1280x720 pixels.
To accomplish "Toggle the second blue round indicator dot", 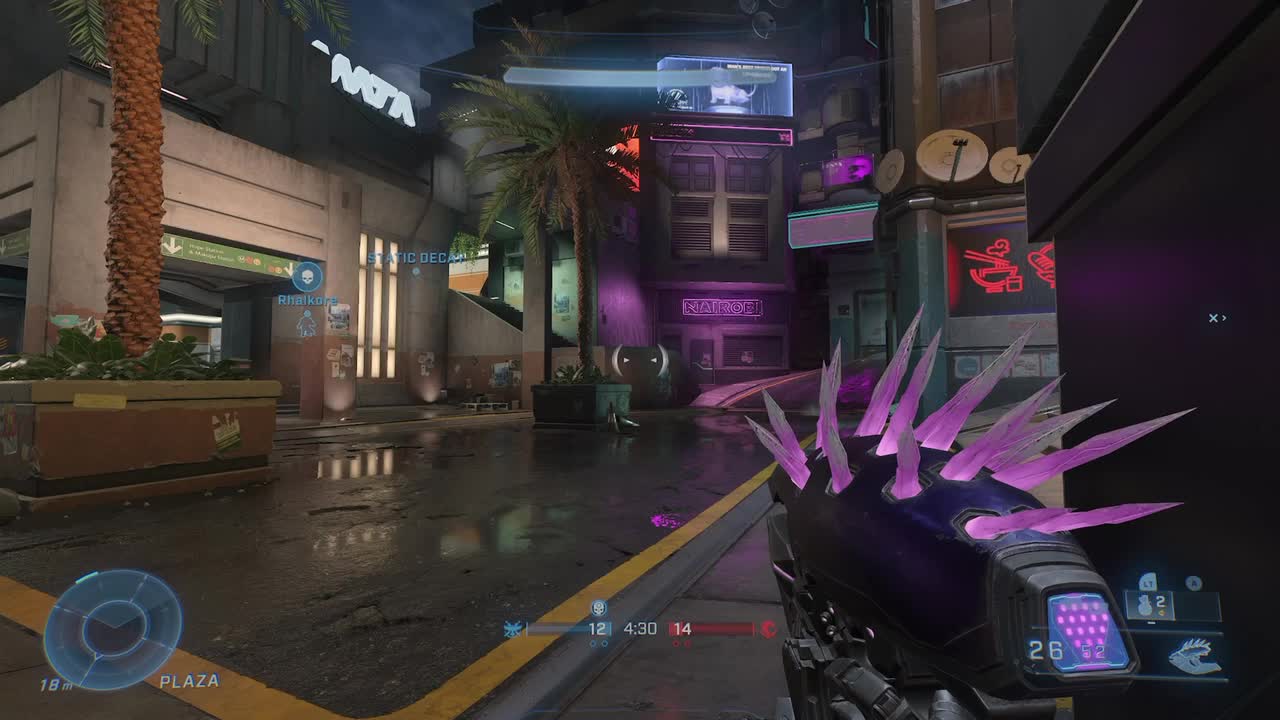I will [604, 643].
